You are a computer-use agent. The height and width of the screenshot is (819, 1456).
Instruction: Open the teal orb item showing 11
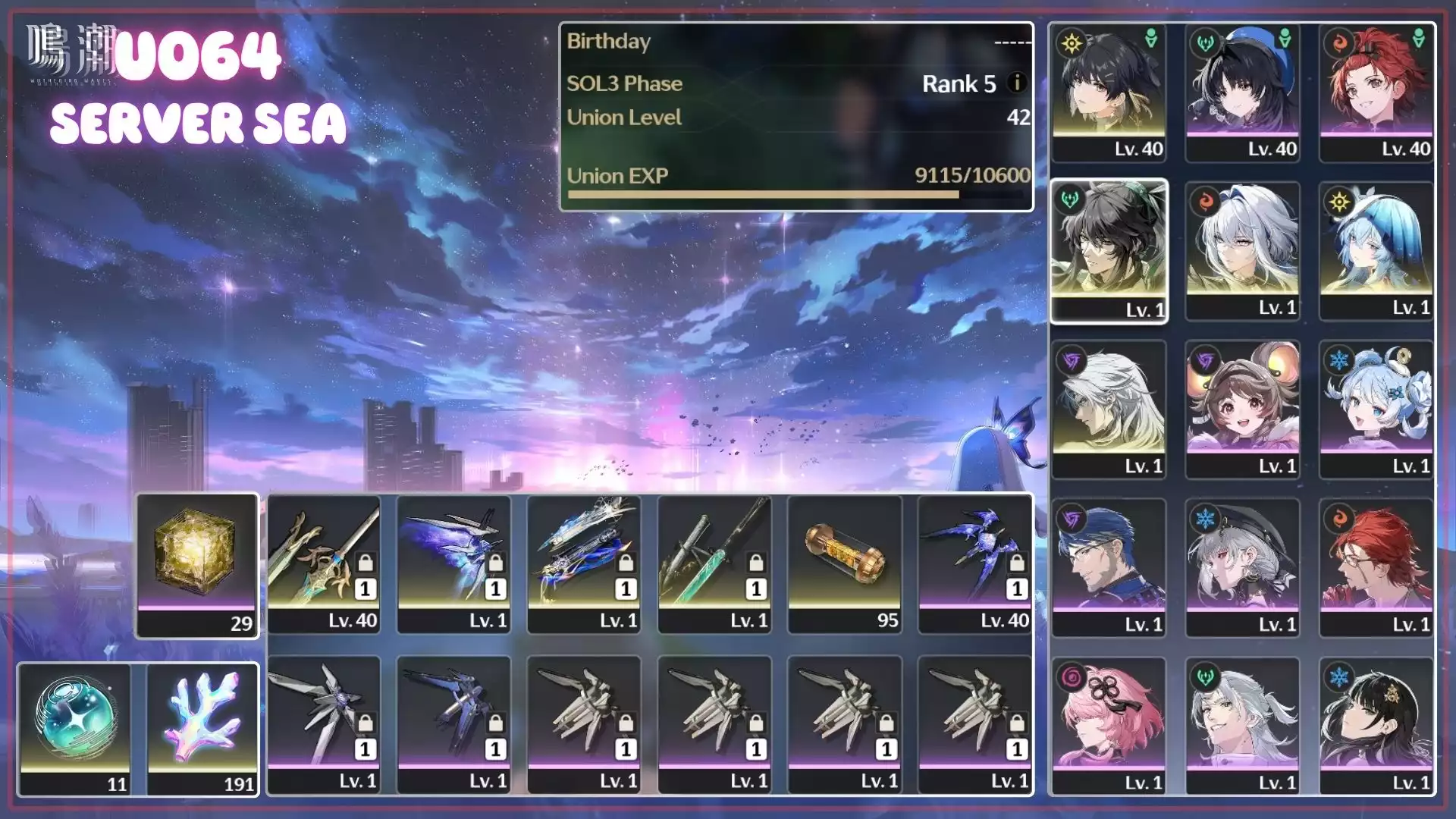(x=74, y=728)
